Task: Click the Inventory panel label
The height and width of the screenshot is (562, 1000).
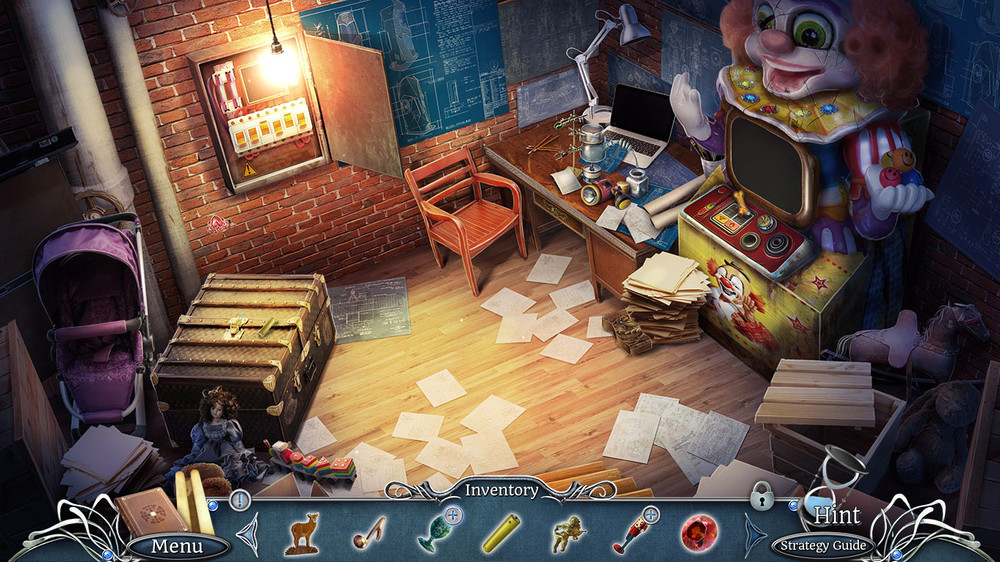Action: [500, 490]
